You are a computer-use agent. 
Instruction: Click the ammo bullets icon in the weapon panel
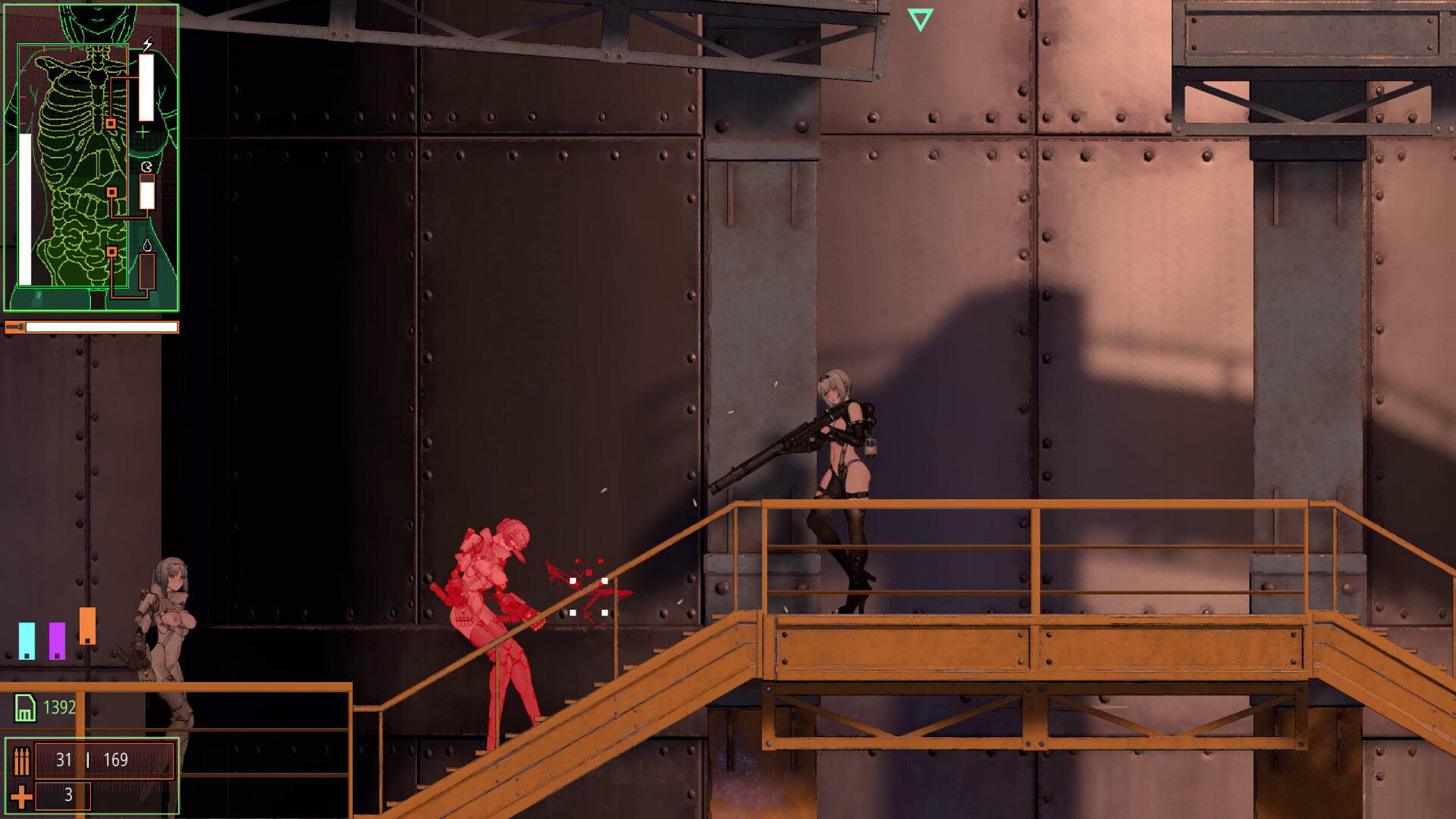pos(21,761)
